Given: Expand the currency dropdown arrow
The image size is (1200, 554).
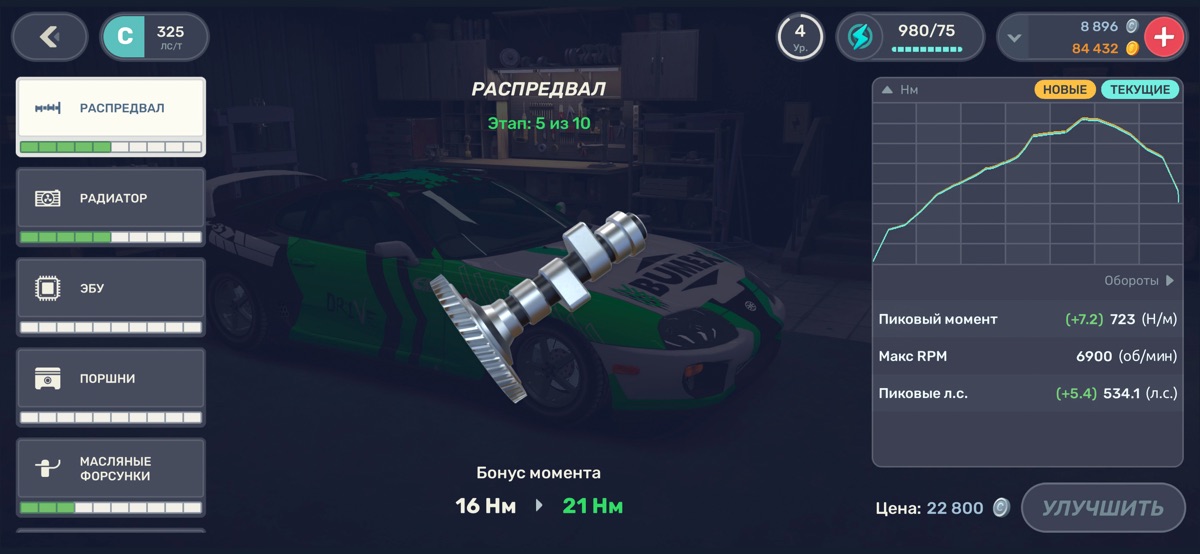Looking at the screenshot, I should 1015,38.
